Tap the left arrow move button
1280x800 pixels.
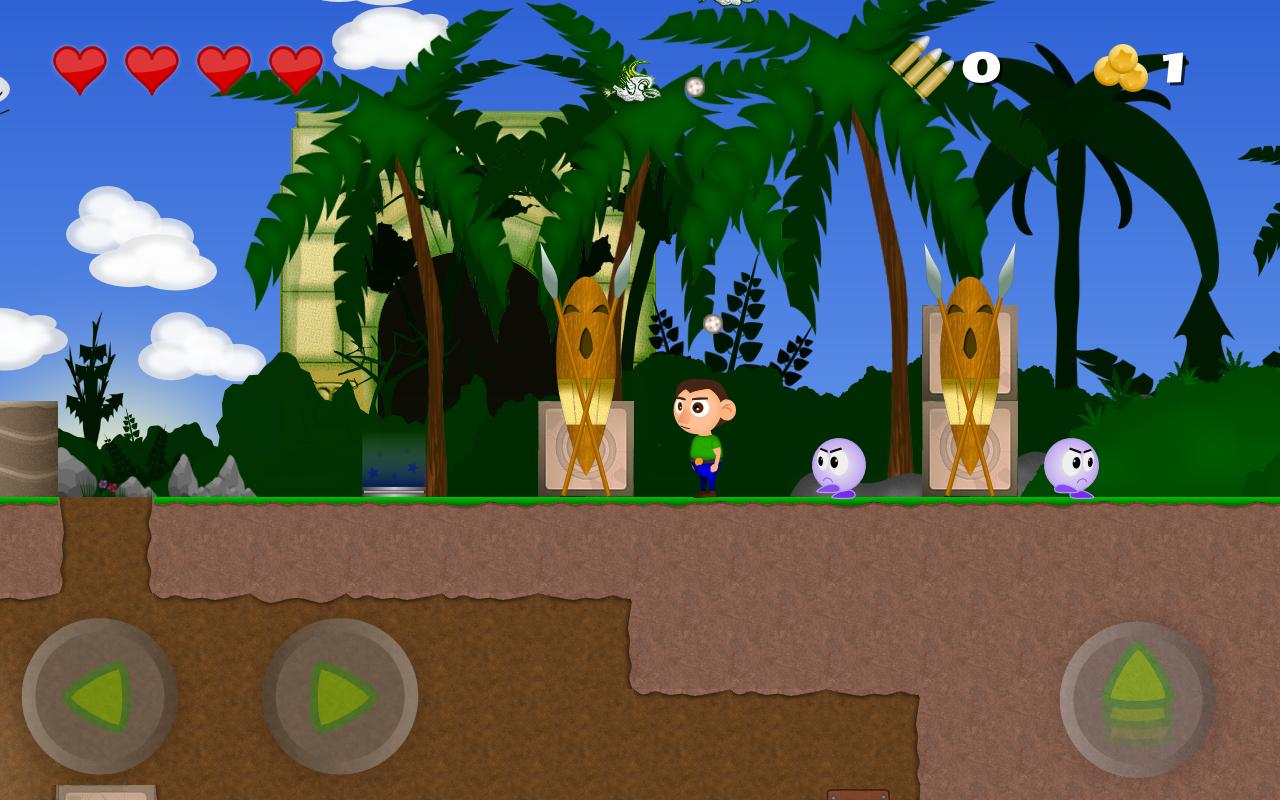[x=99, y=696]
